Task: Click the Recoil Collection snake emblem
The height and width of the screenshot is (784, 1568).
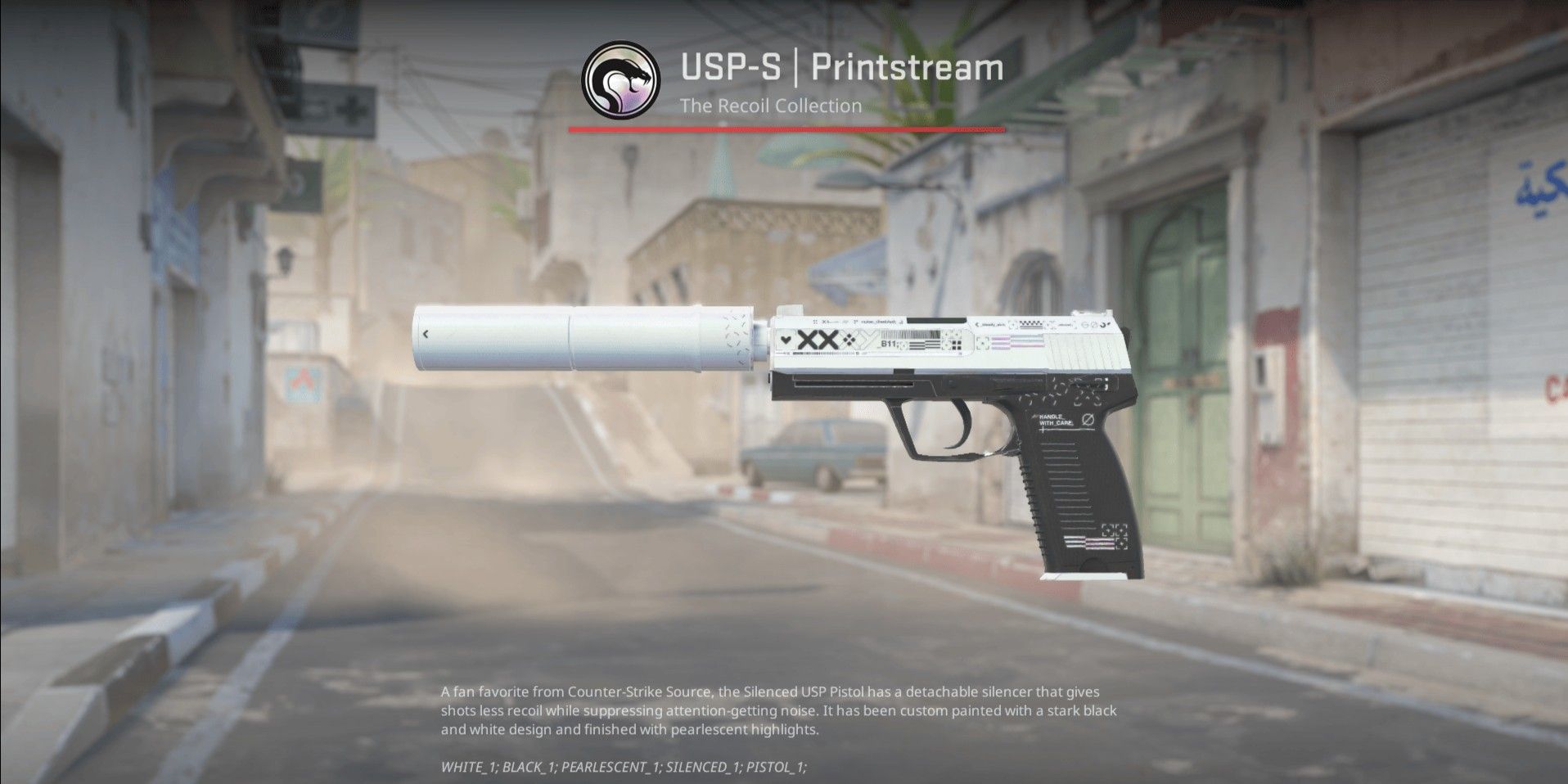Action: (620, 80)
